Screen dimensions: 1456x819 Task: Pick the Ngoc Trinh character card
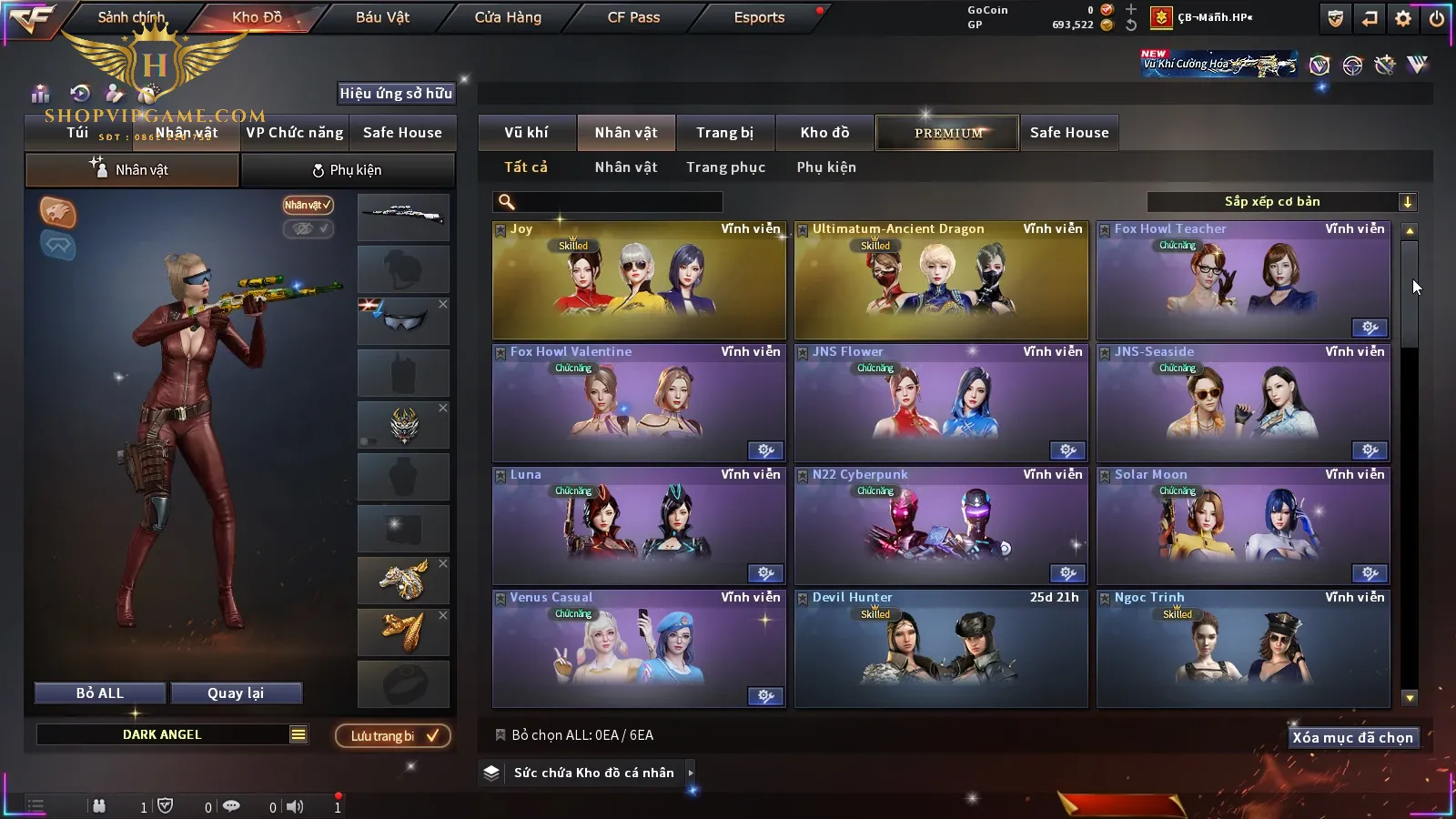(x=1243, y=649)
